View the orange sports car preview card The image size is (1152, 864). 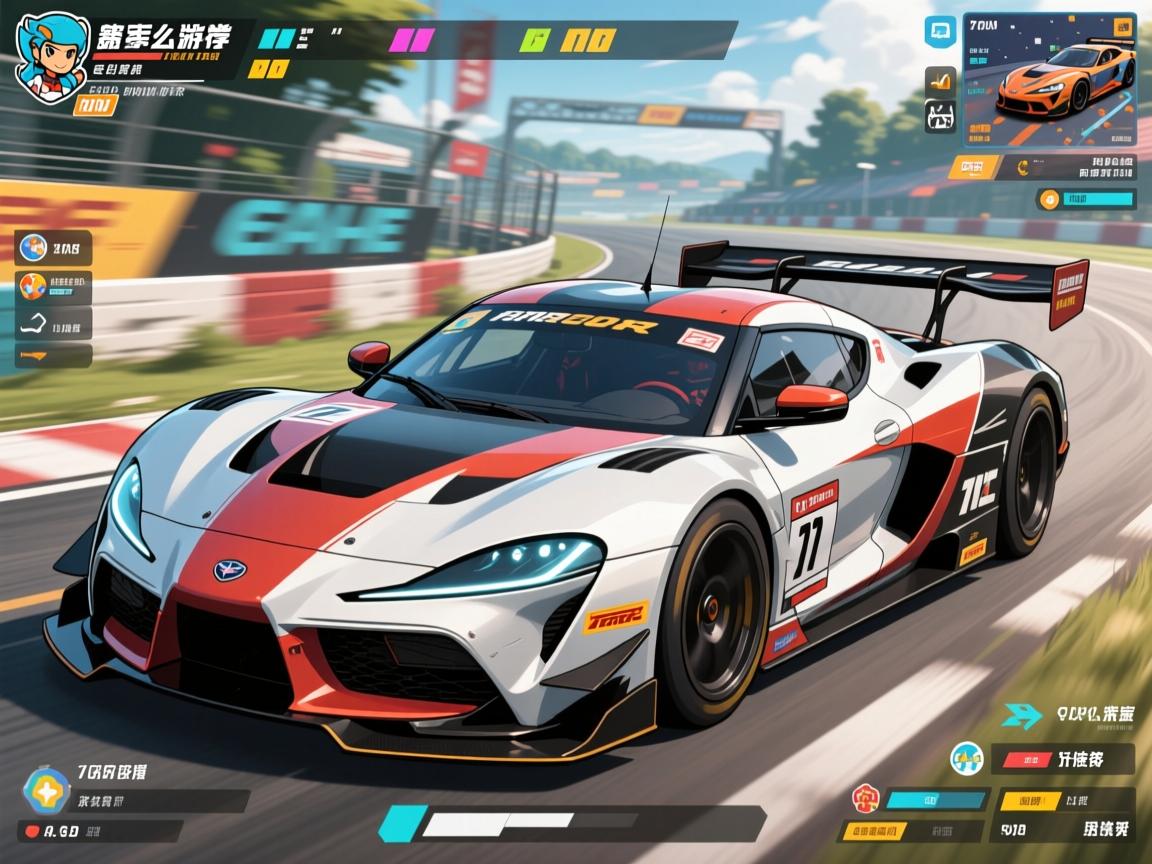pos(1049,79)
